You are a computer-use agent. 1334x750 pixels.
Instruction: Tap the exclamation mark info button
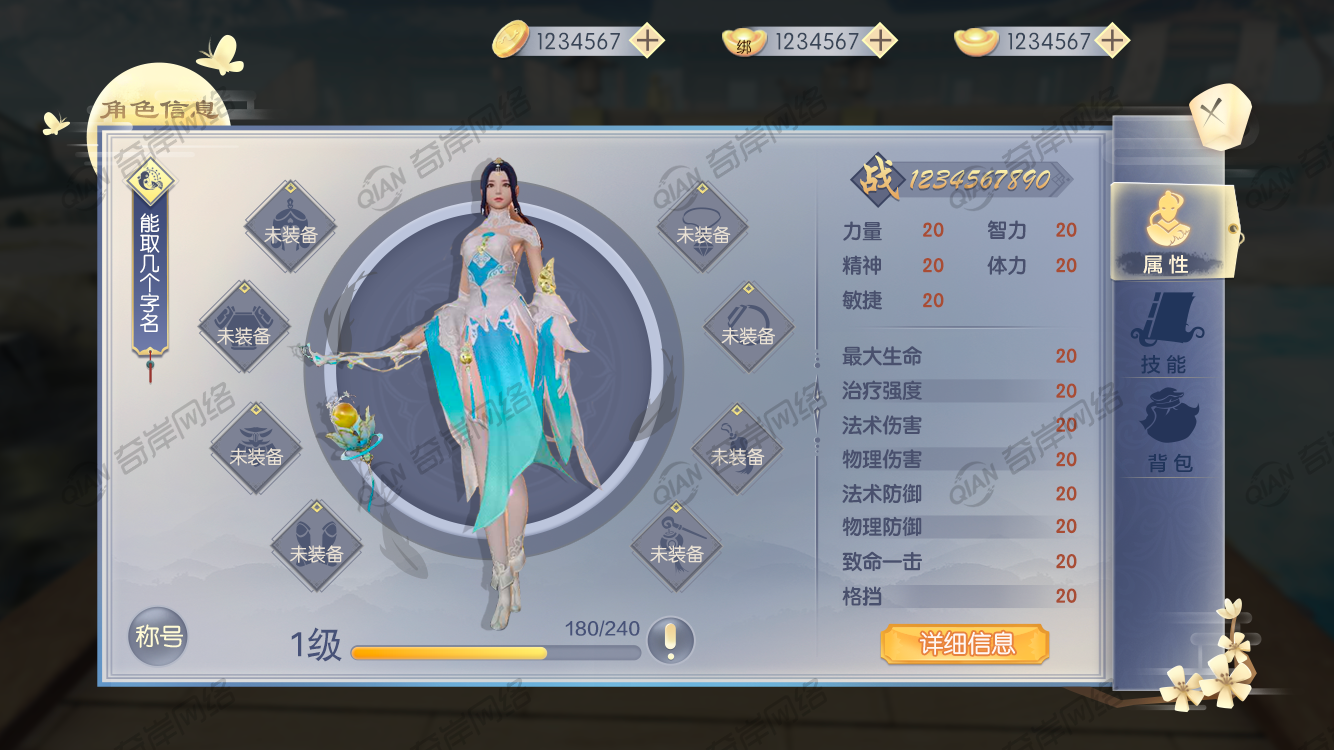pyautogui.click(x=670, y=639)
